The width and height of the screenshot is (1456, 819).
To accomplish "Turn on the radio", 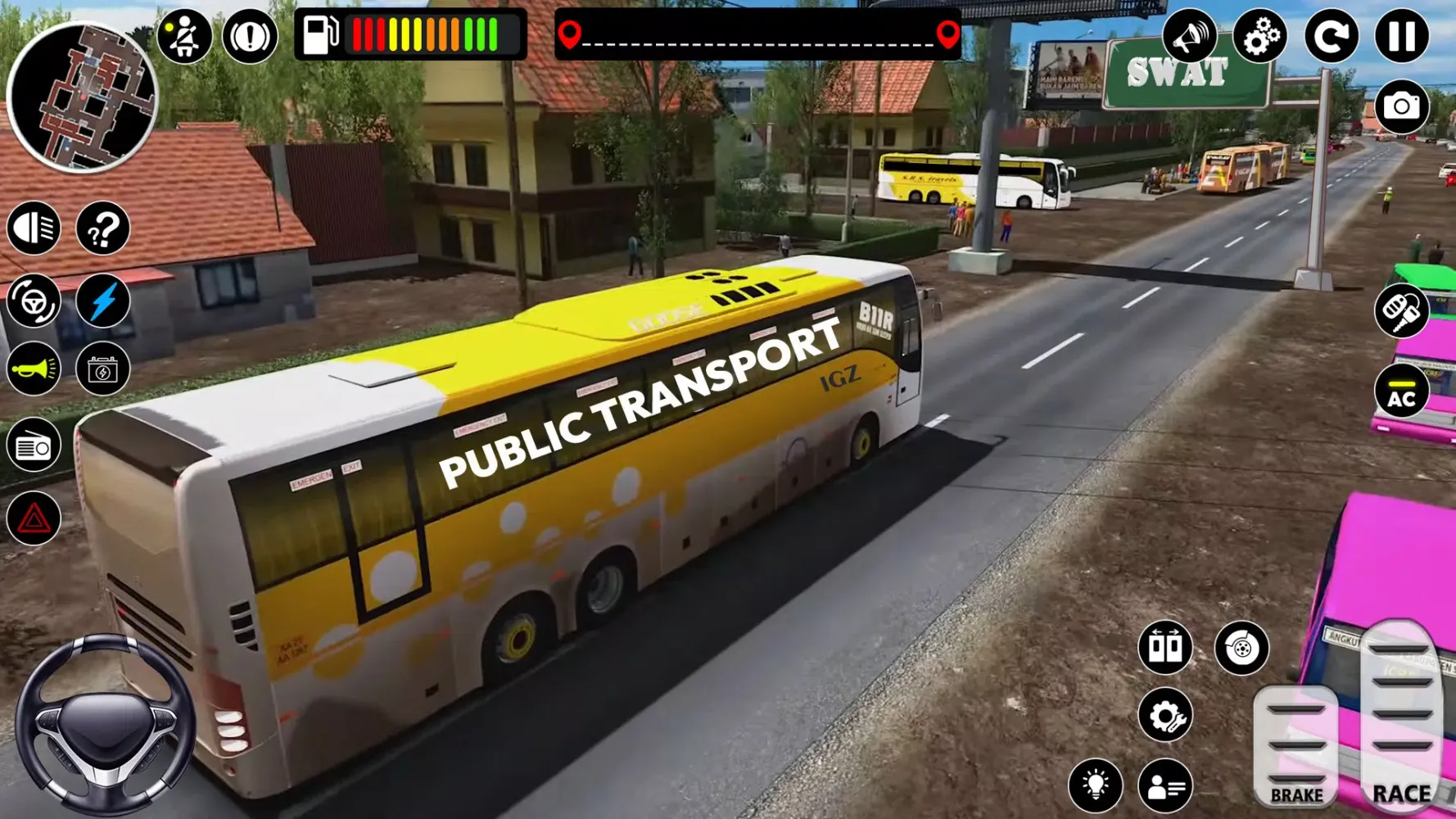I will (34, 446).
